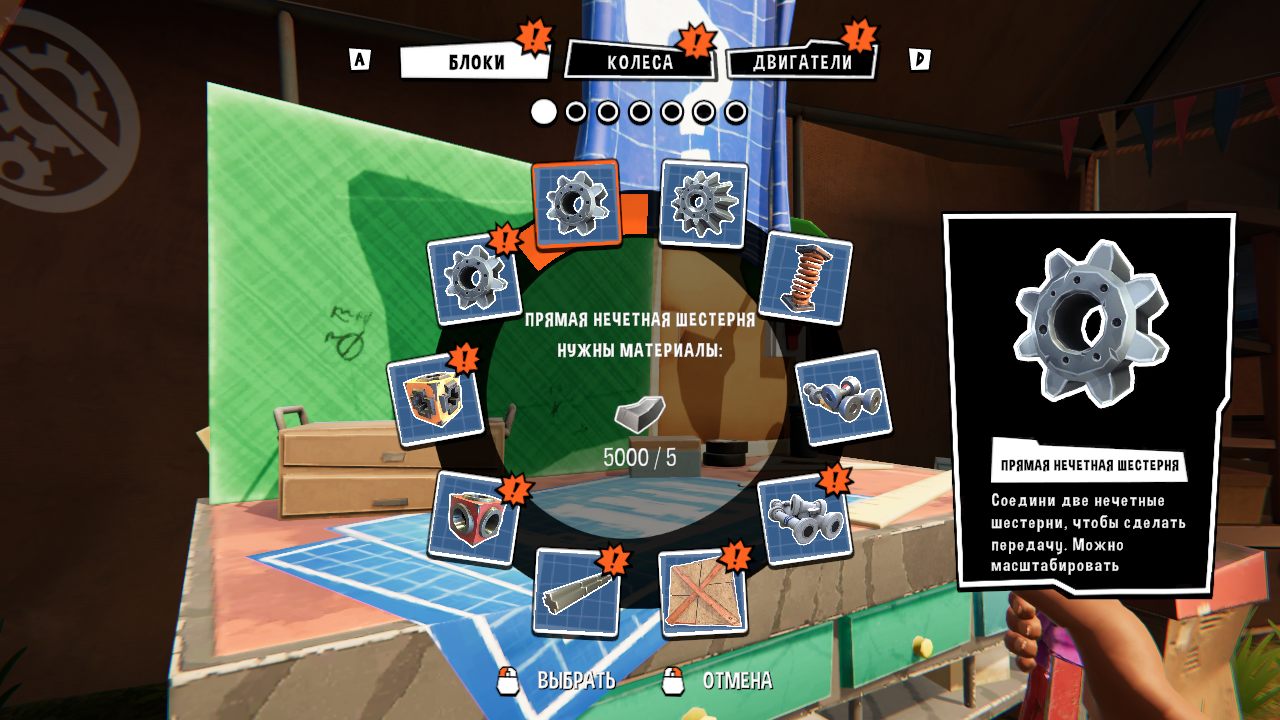This screenshot has width=1280, height=720.
Task: Switch to the ДВИГАТЕЛИ category tab
Action: click(x=802, y=62)
